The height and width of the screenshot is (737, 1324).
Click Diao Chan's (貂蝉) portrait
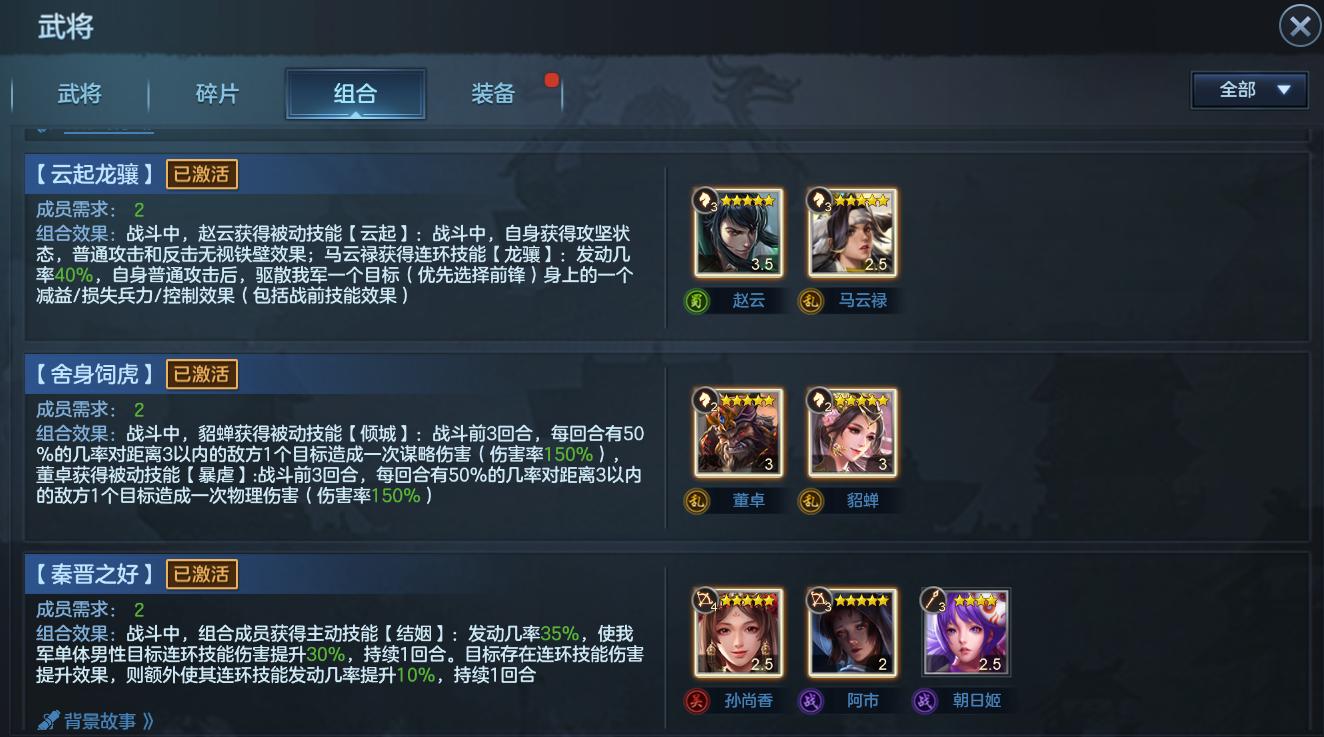[851, 432]
